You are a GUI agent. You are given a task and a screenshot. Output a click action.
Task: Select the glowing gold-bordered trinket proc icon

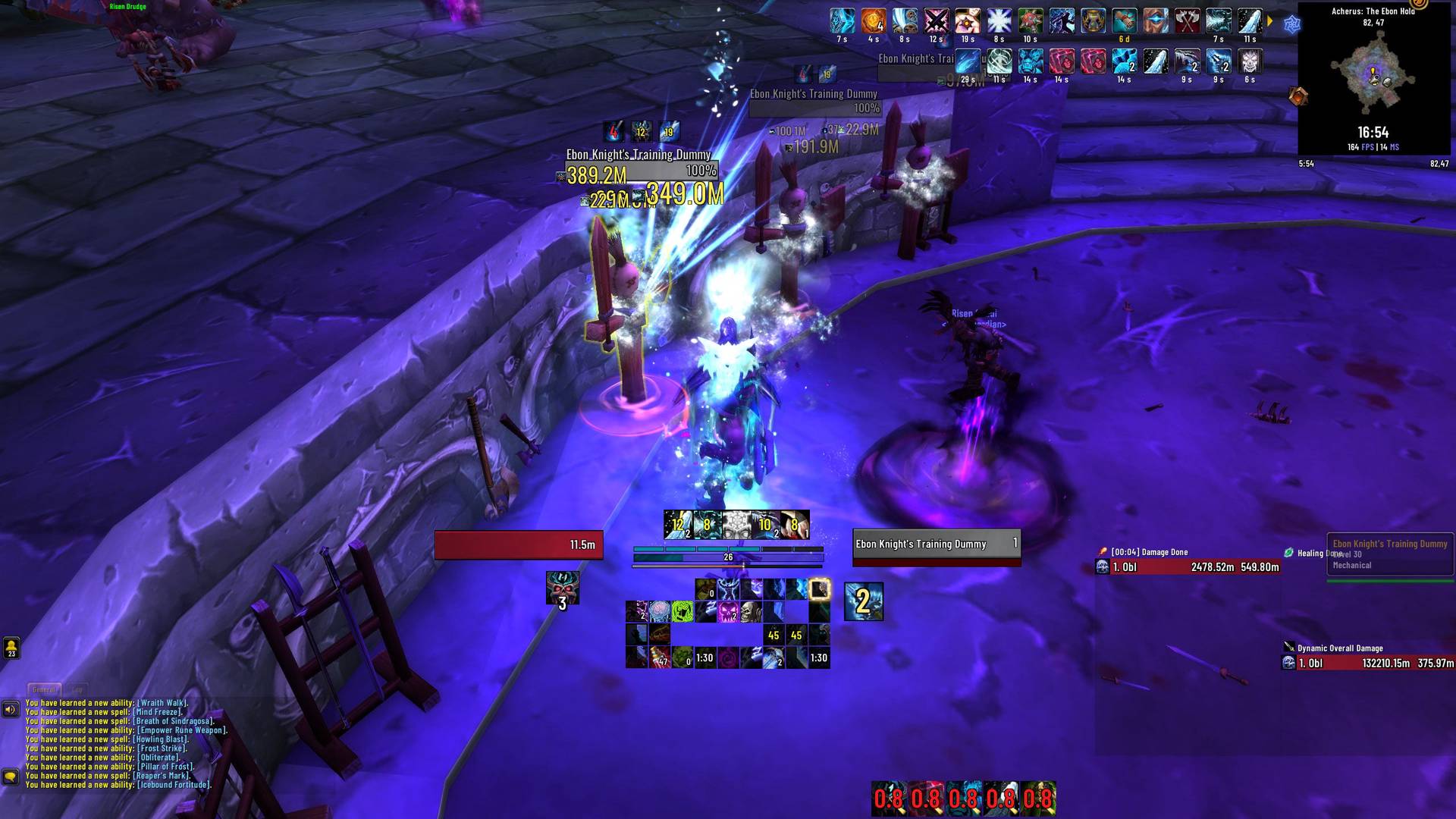tap(821, 590)
